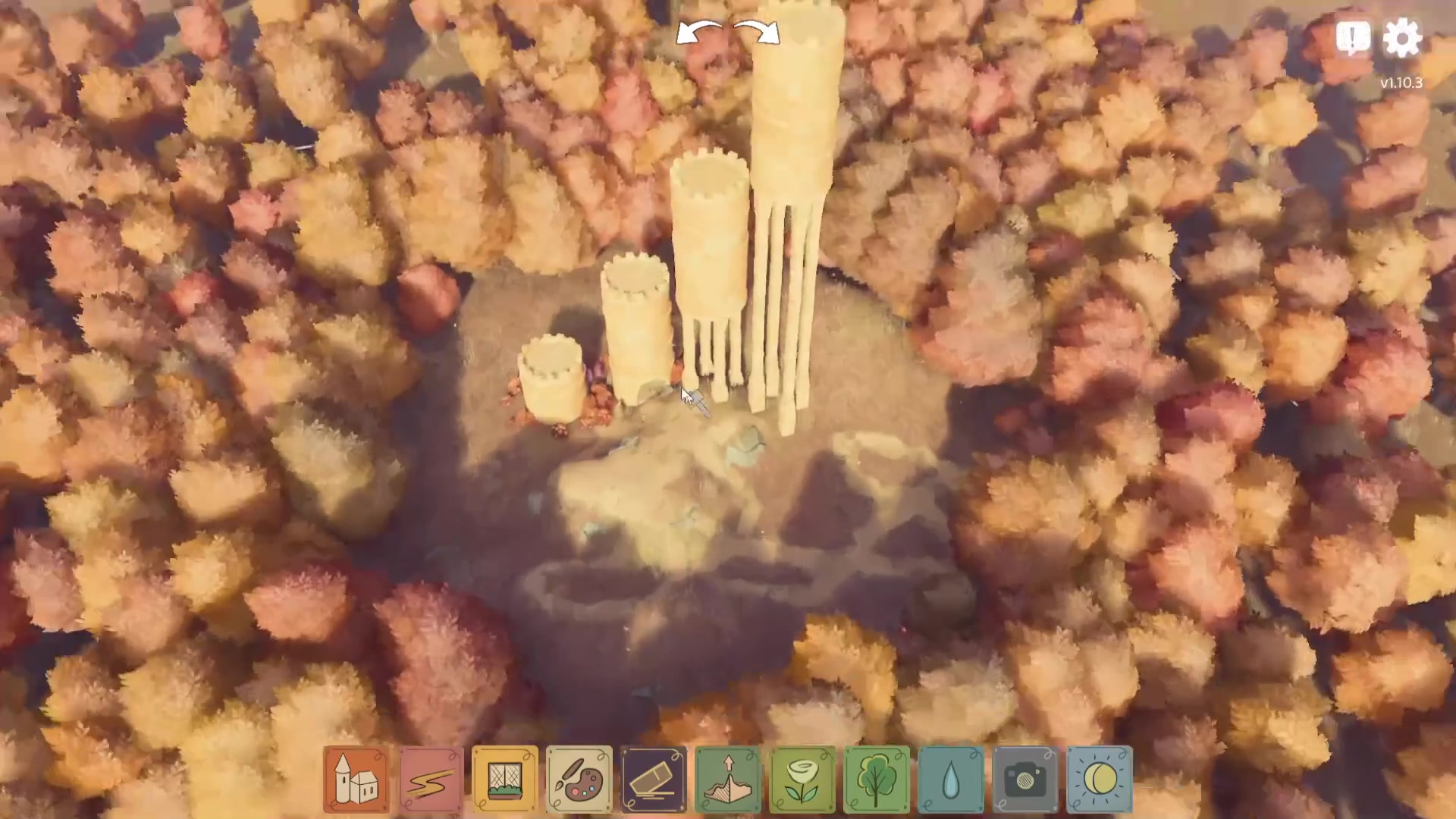Screen dimensions: 1456x819
Task: Enter photo mode with the camera tool
Action: click(1025, 778)
